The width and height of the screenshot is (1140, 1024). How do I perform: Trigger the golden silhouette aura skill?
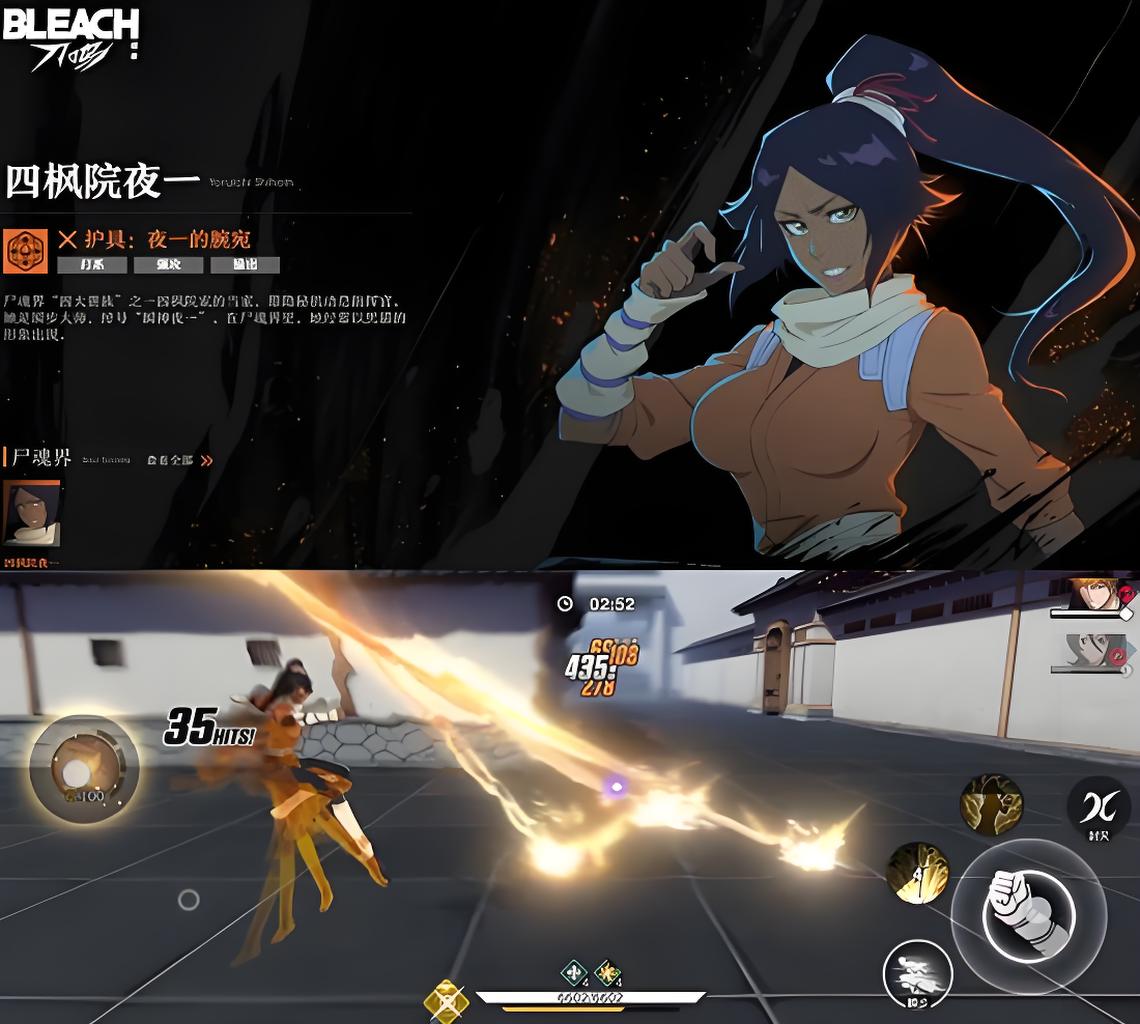pyautogui.click(x=991, y=804)
